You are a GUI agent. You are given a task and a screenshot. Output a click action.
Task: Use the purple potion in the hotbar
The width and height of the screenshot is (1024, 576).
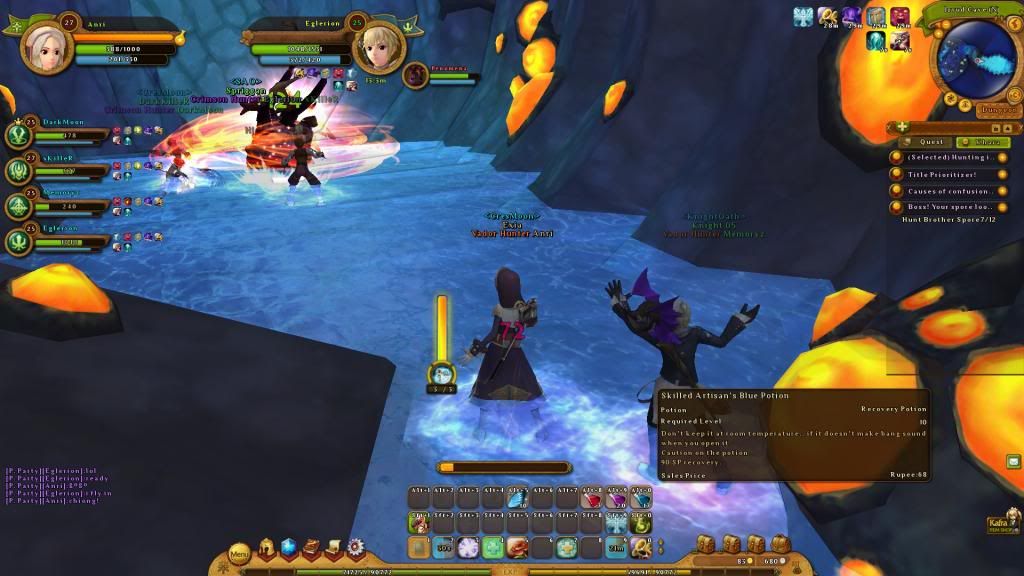[614, 501]
